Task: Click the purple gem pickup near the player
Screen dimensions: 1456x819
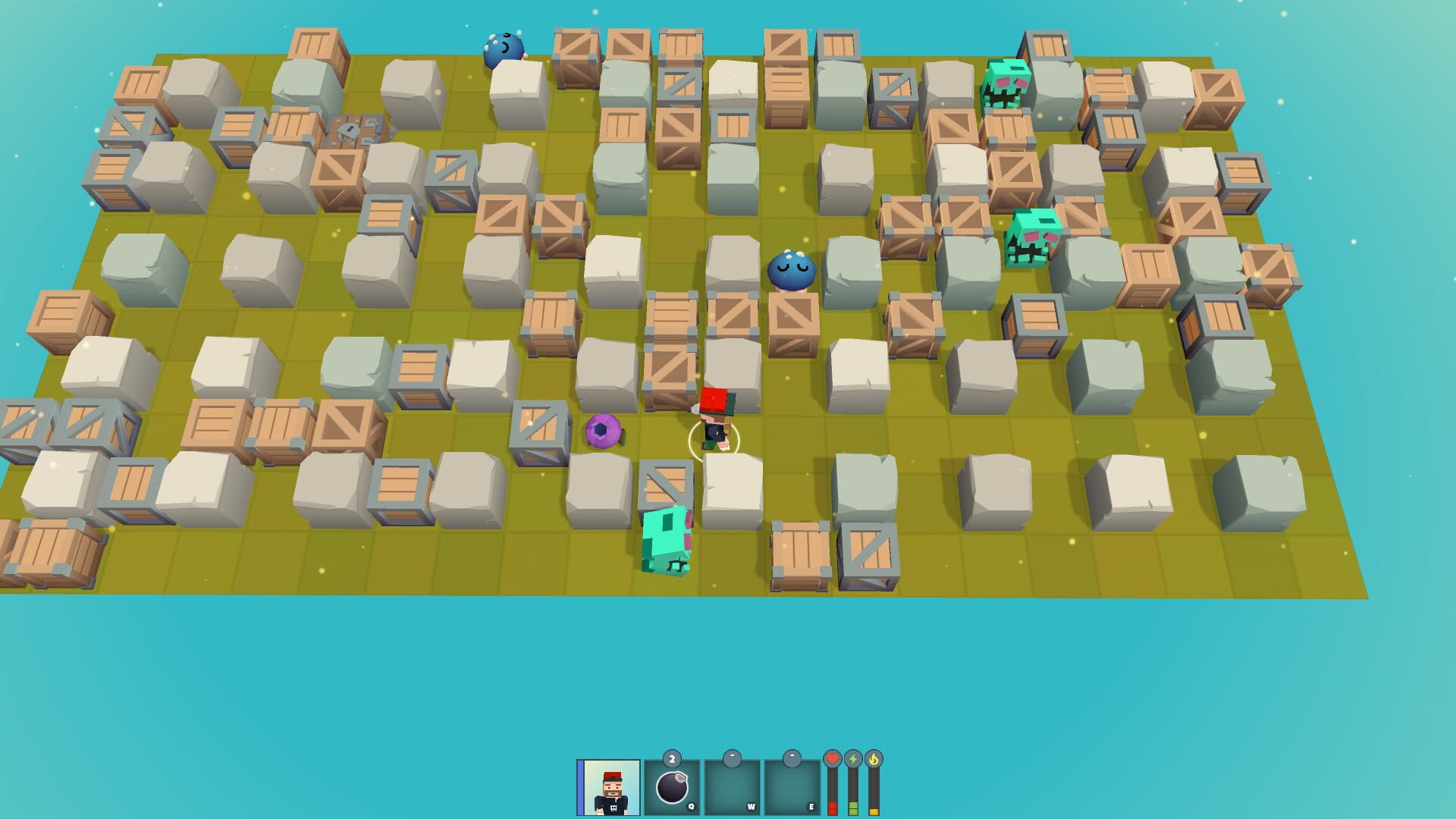Action: click(x=603, y=432)
